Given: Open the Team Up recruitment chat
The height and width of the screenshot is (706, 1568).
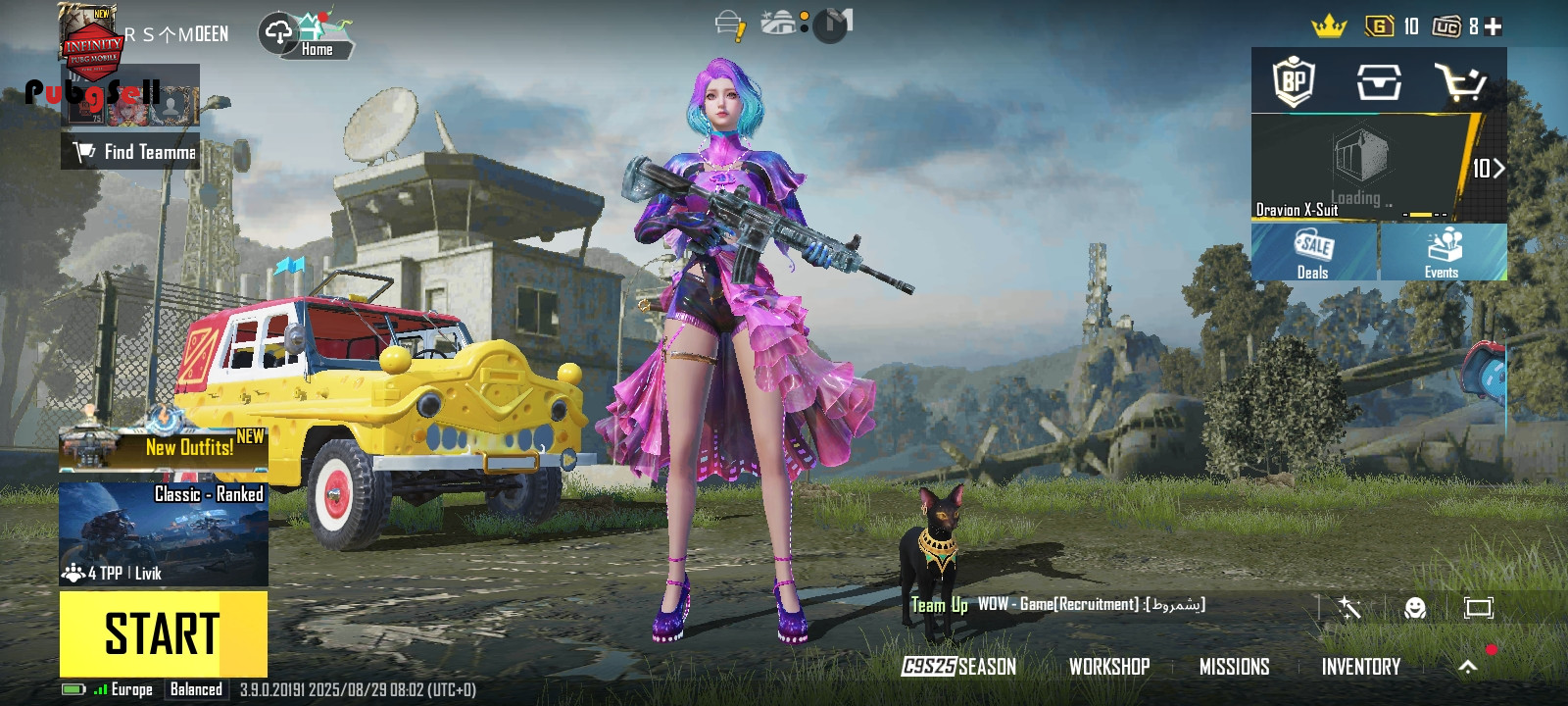Looking at the screenshot, I should pos(1058,605).
